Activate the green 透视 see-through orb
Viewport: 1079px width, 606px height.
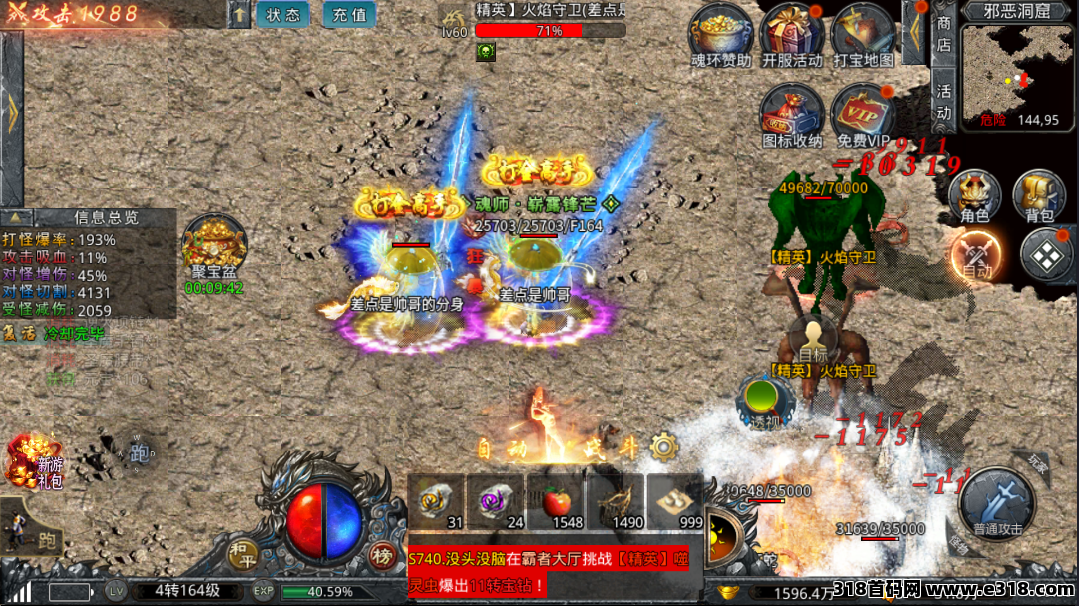click(x=765, y=400)
